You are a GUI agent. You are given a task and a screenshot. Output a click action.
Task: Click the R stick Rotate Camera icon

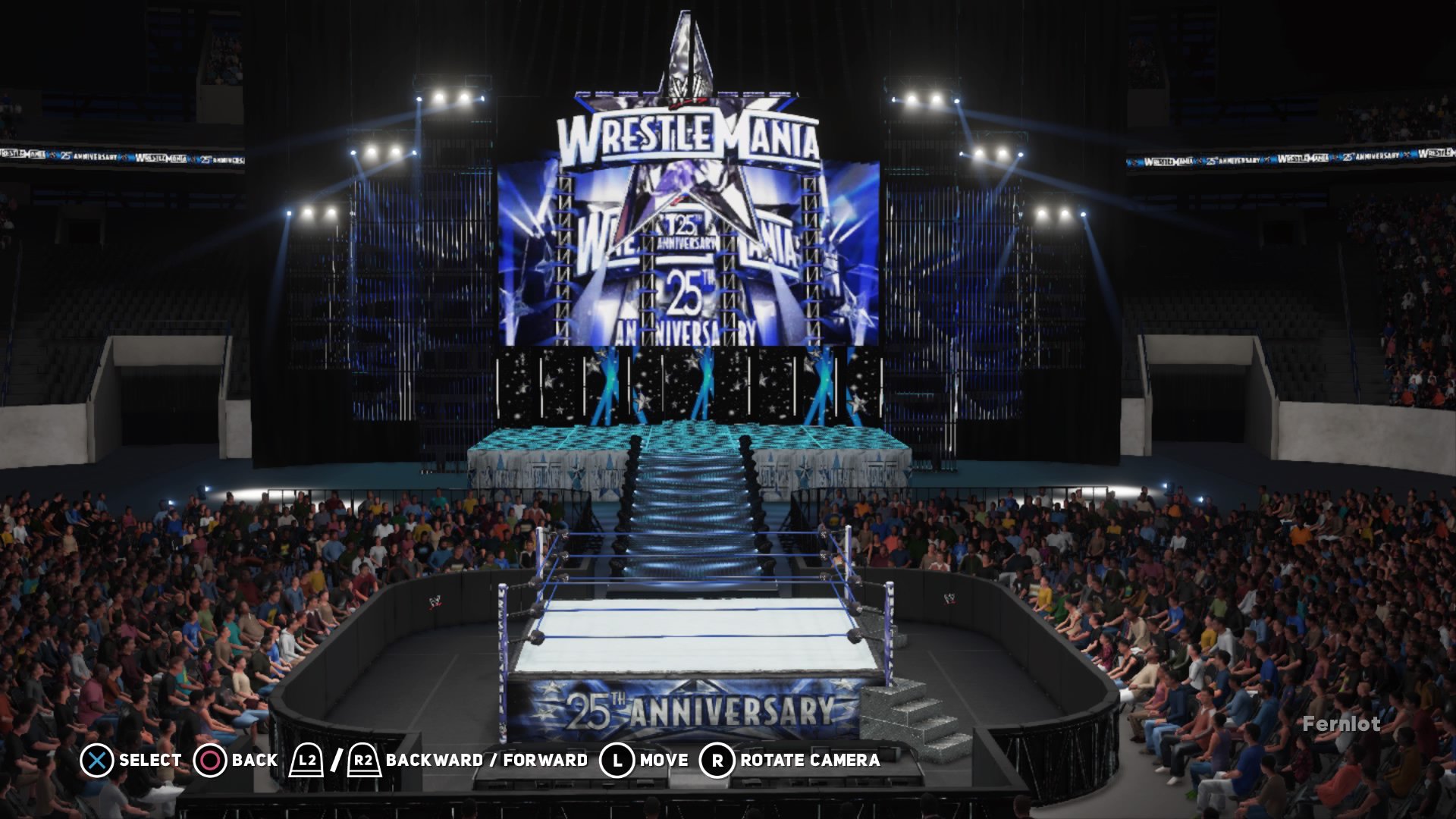(716, 758)
